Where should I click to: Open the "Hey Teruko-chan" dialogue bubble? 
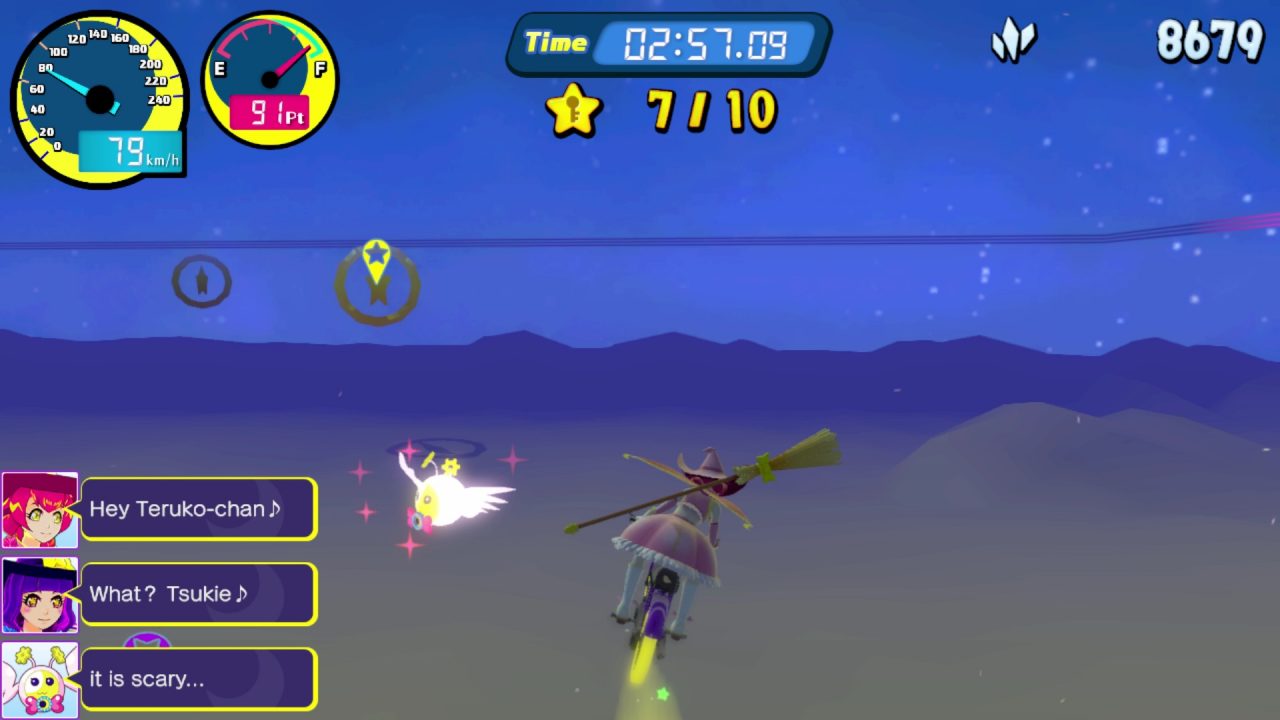point(198,509)
